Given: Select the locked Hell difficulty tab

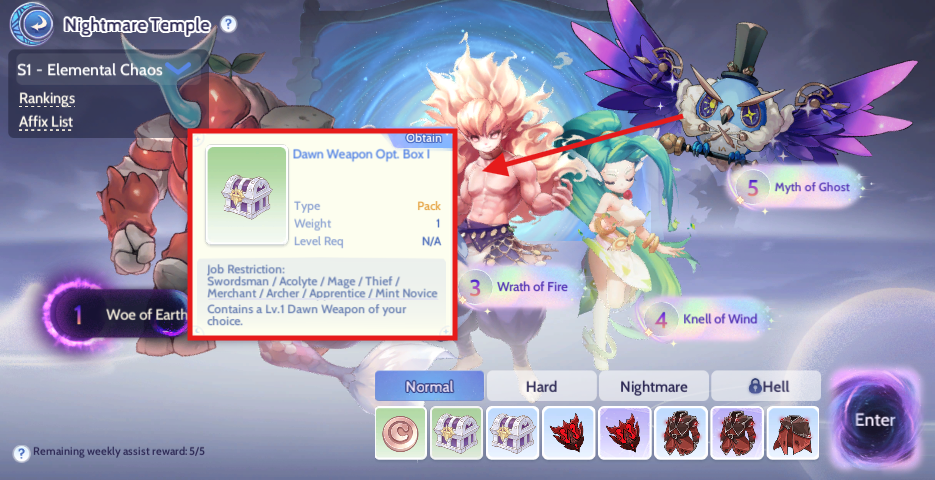Looking at the screenshot, I should [764, 386].
